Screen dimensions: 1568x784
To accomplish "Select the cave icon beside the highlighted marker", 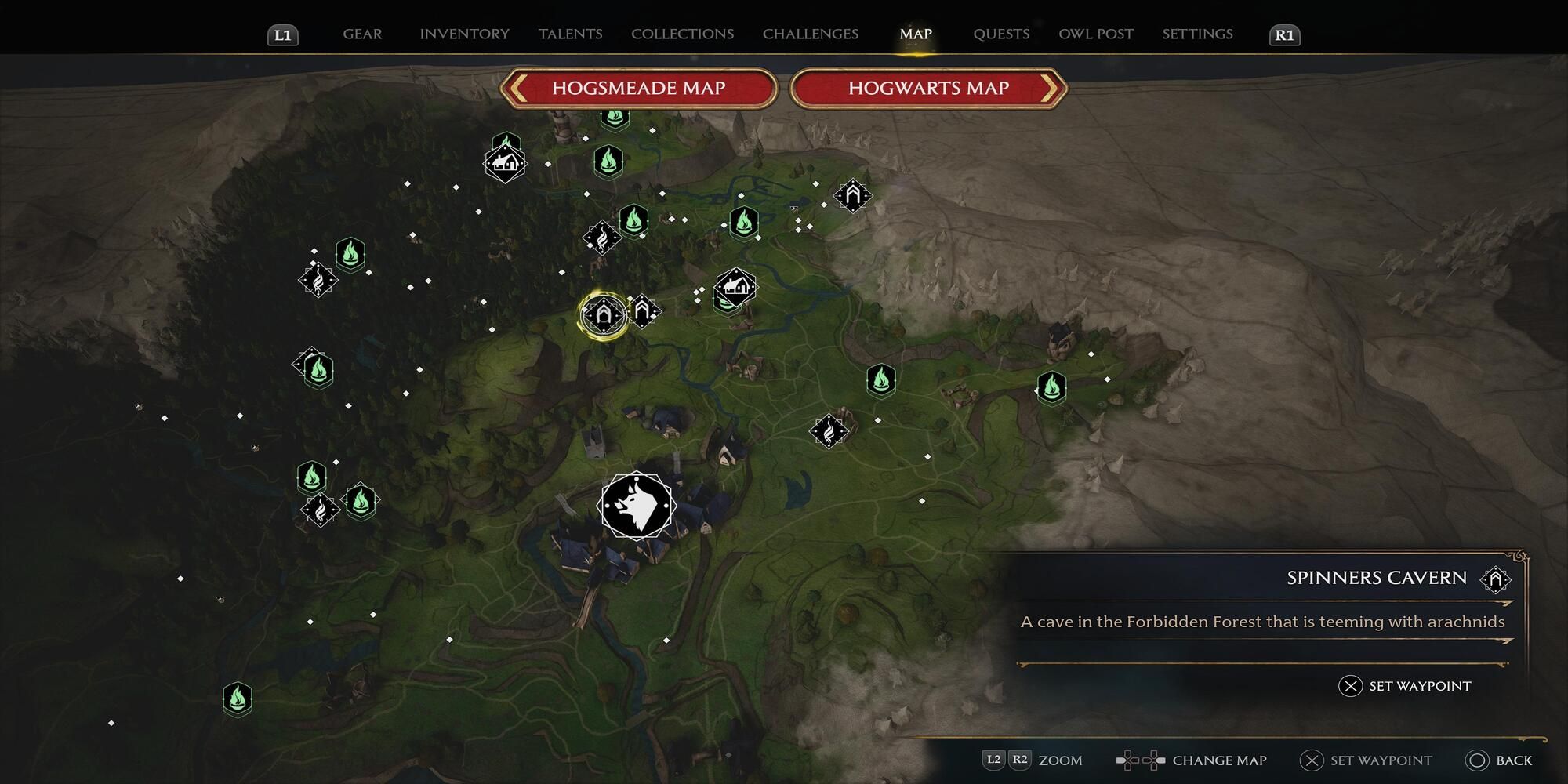I will point(643,312).
